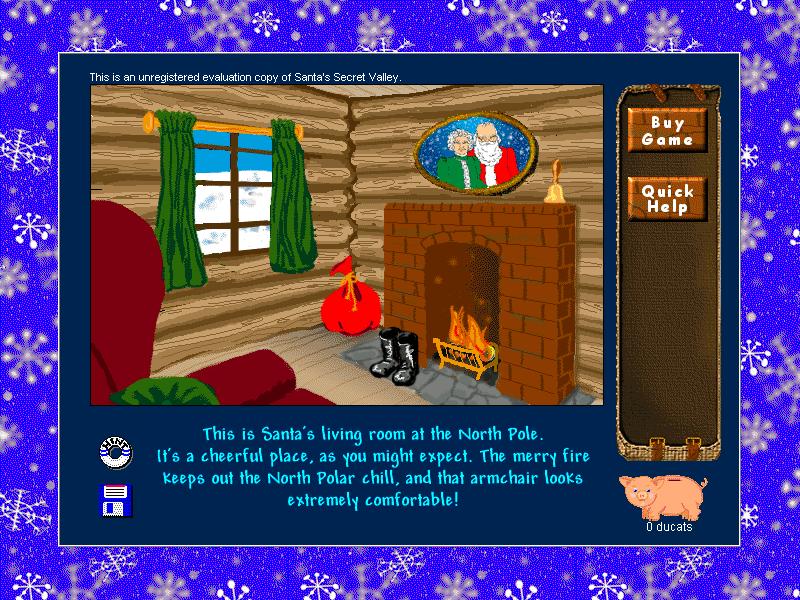This screenshot has height=600, width=800.
Task: Open the Quick Help panel
Action: coord(667,199)
